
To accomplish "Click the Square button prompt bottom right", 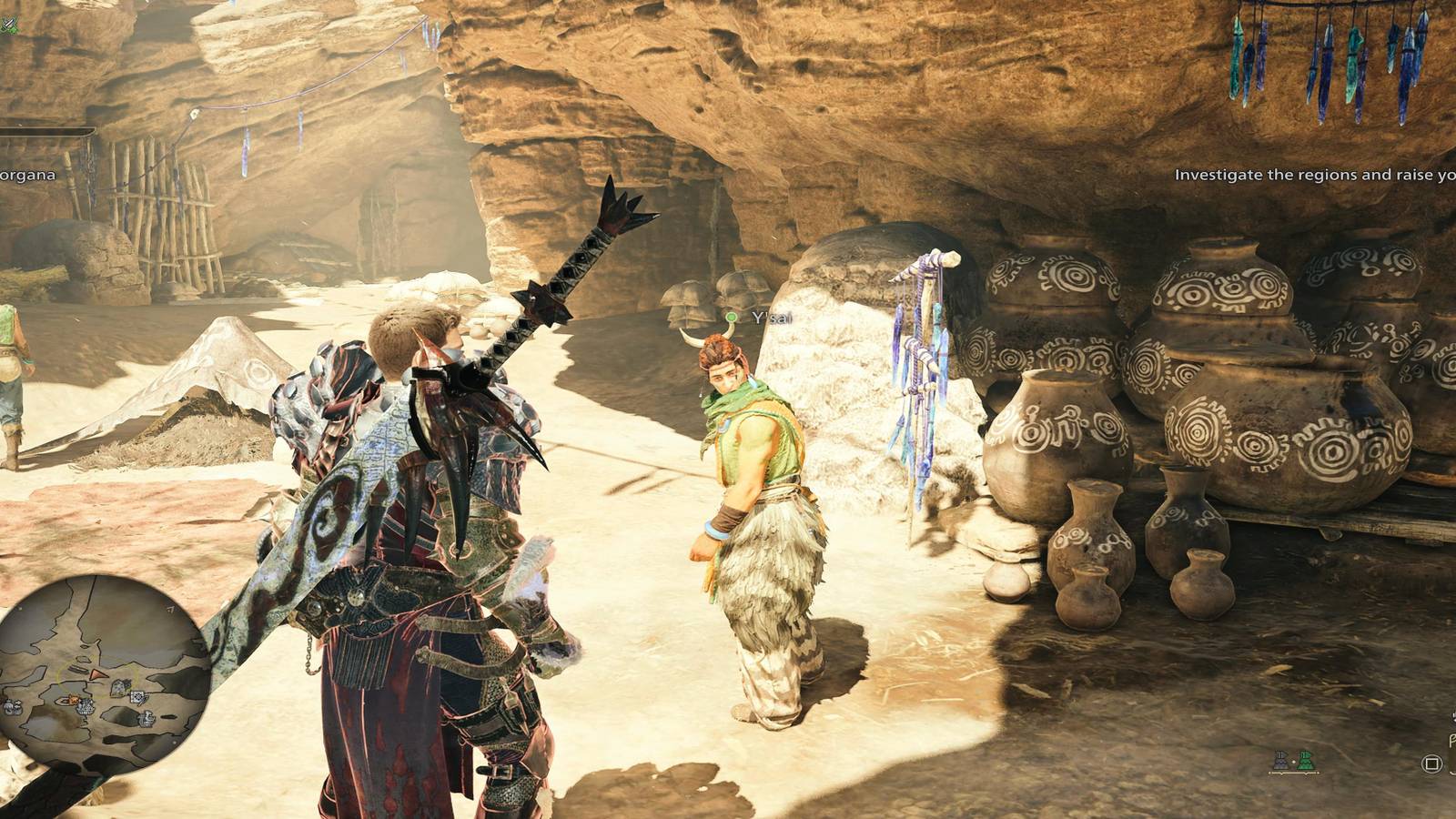I will (x=1431, y=763).
